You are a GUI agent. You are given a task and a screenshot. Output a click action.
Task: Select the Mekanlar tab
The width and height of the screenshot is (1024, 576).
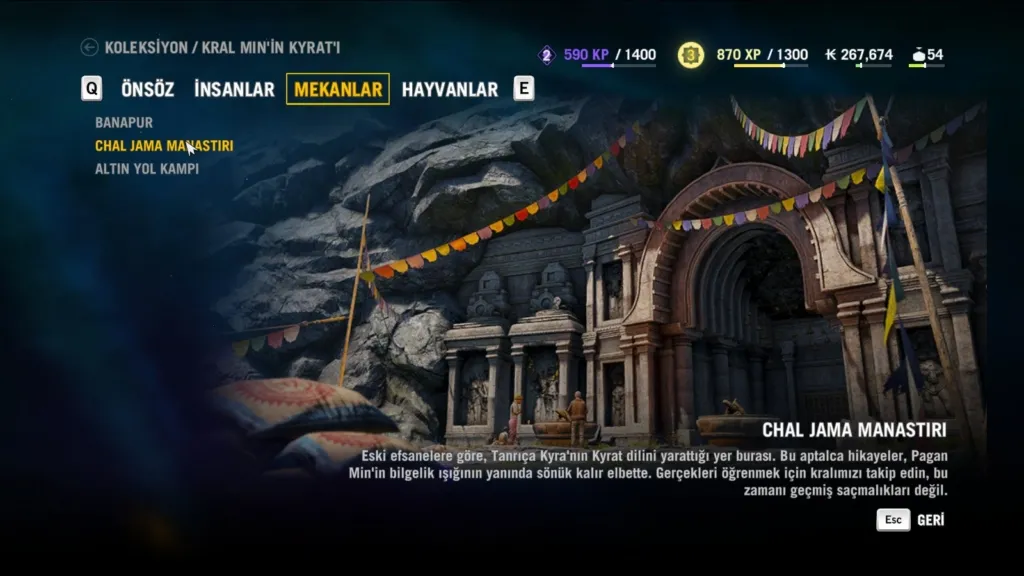click(338, 89)
